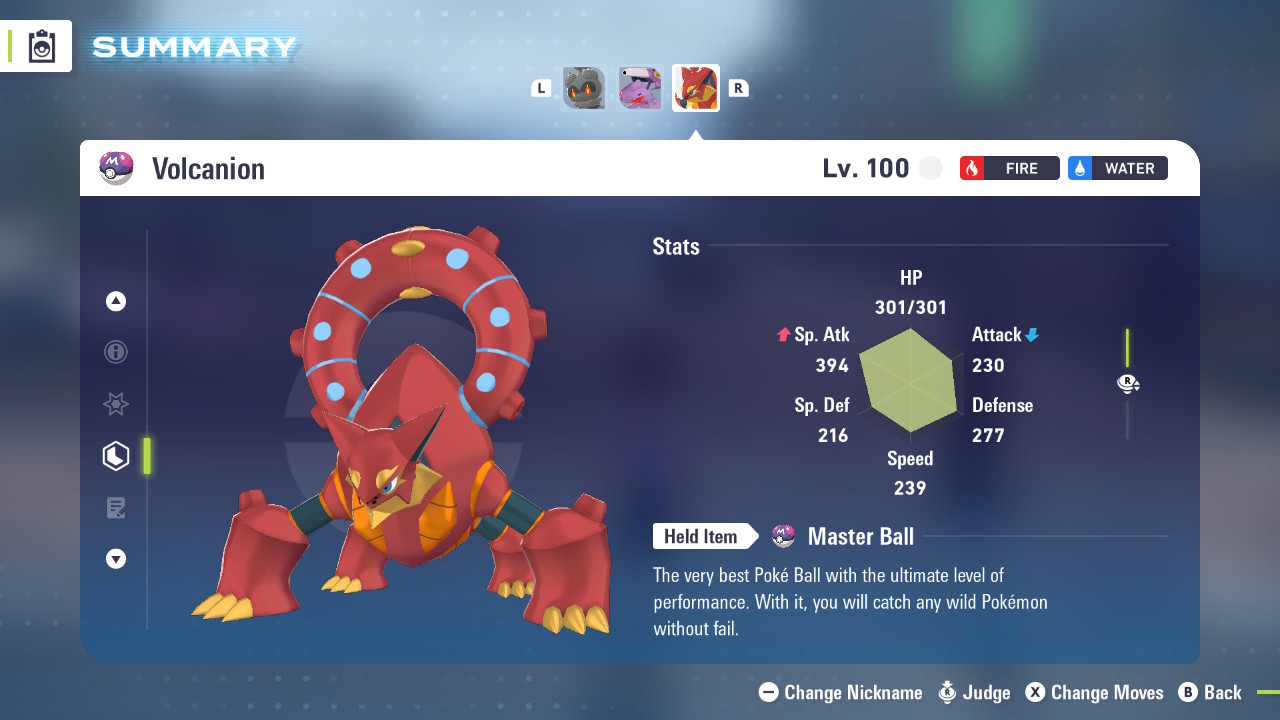
Task: Click the ball icon next to Volcanion's name
Action: [x=116, y=168]
